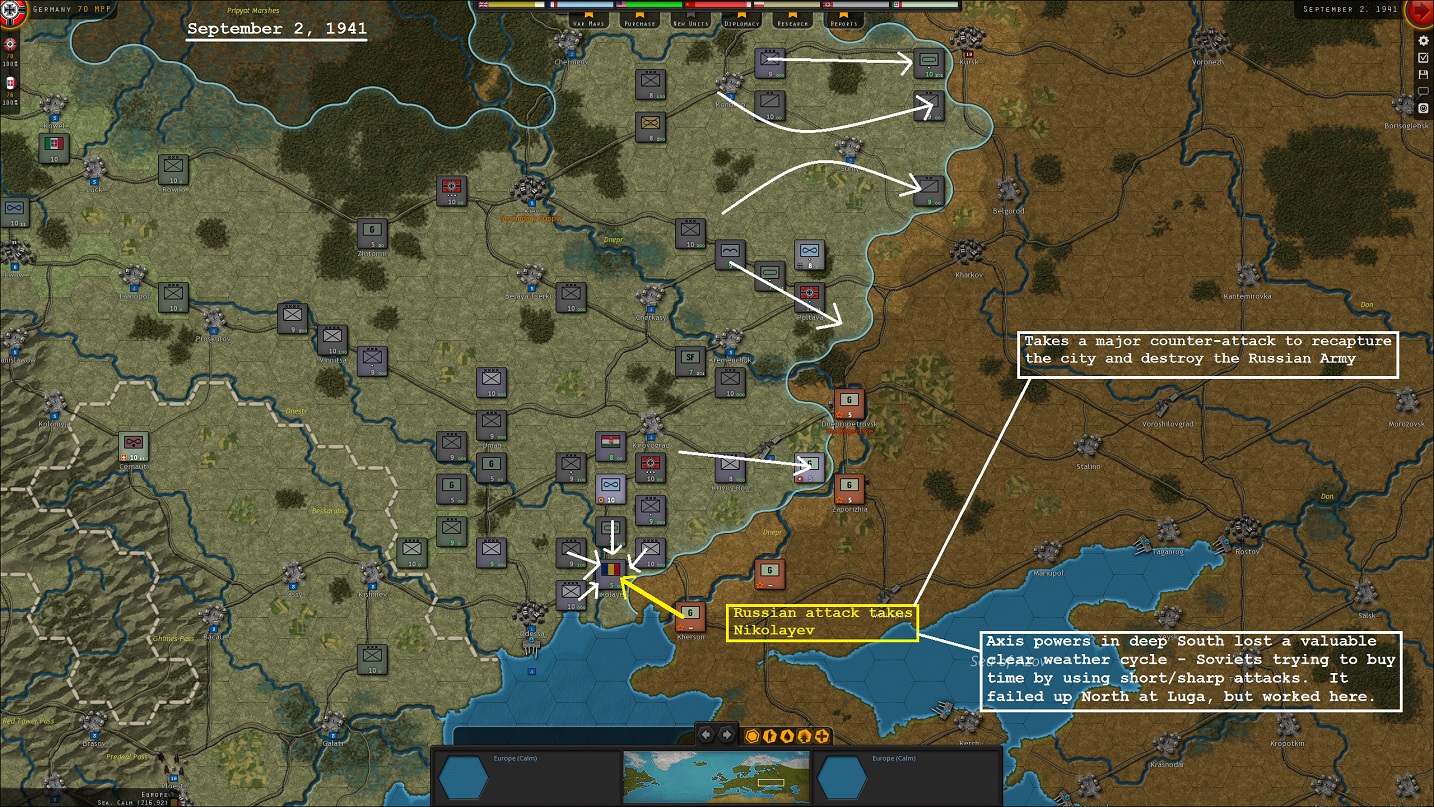The image size is (1434, 807).
Task: Click the bottom smiley icon in right sidebar
Action: pyautogui.click(x=1424, y=107)
